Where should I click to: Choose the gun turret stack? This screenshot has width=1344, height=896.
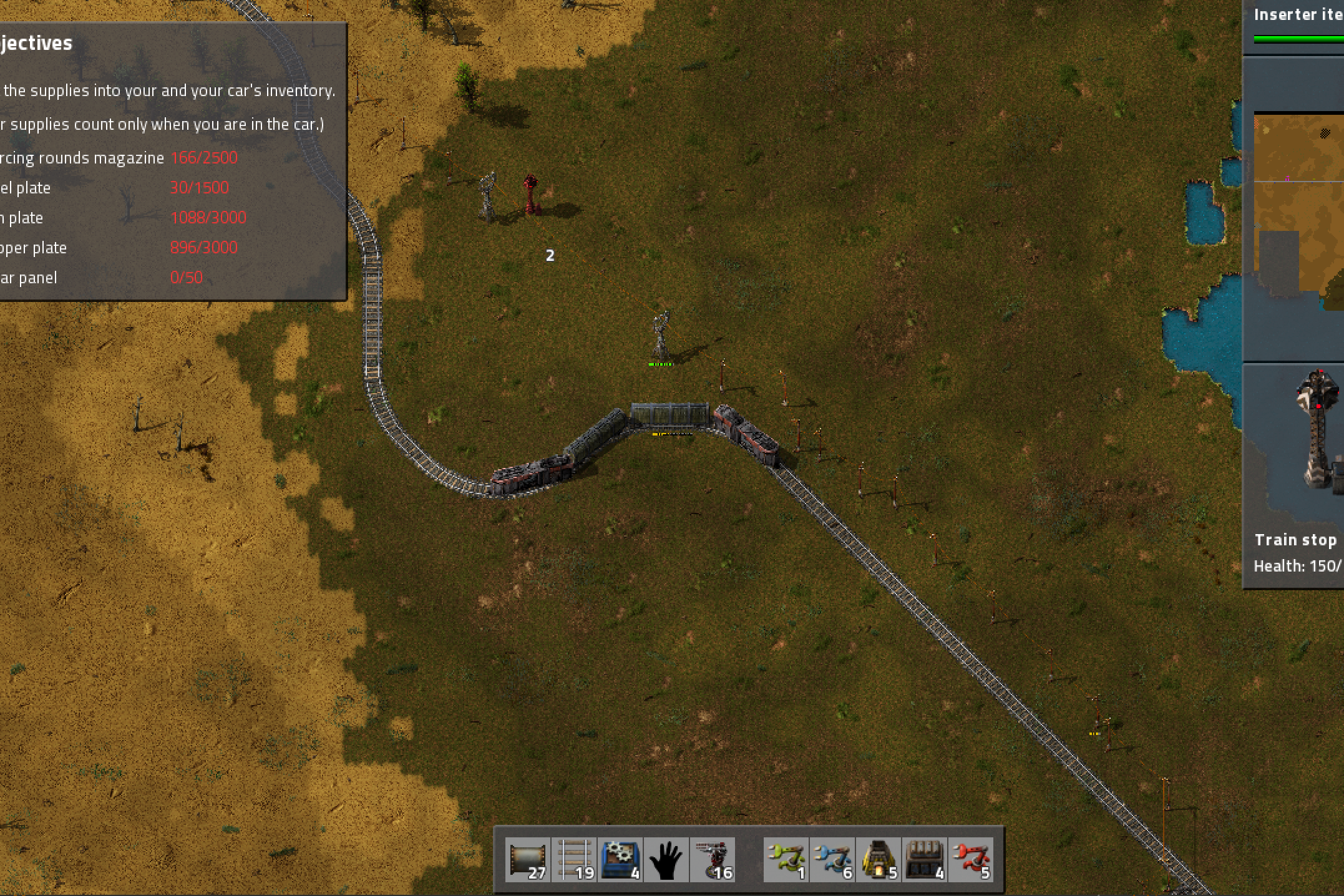click(712, 860)
